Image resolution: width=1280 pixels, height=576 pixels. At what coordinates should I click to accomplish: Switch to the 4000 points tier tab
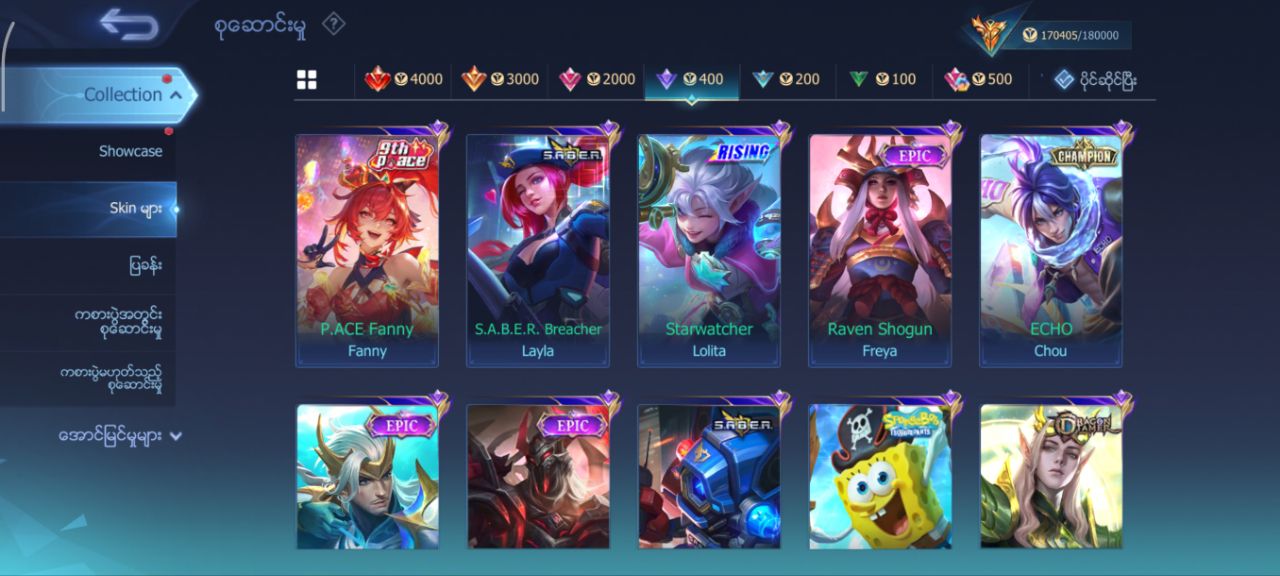tap(404, 79)
